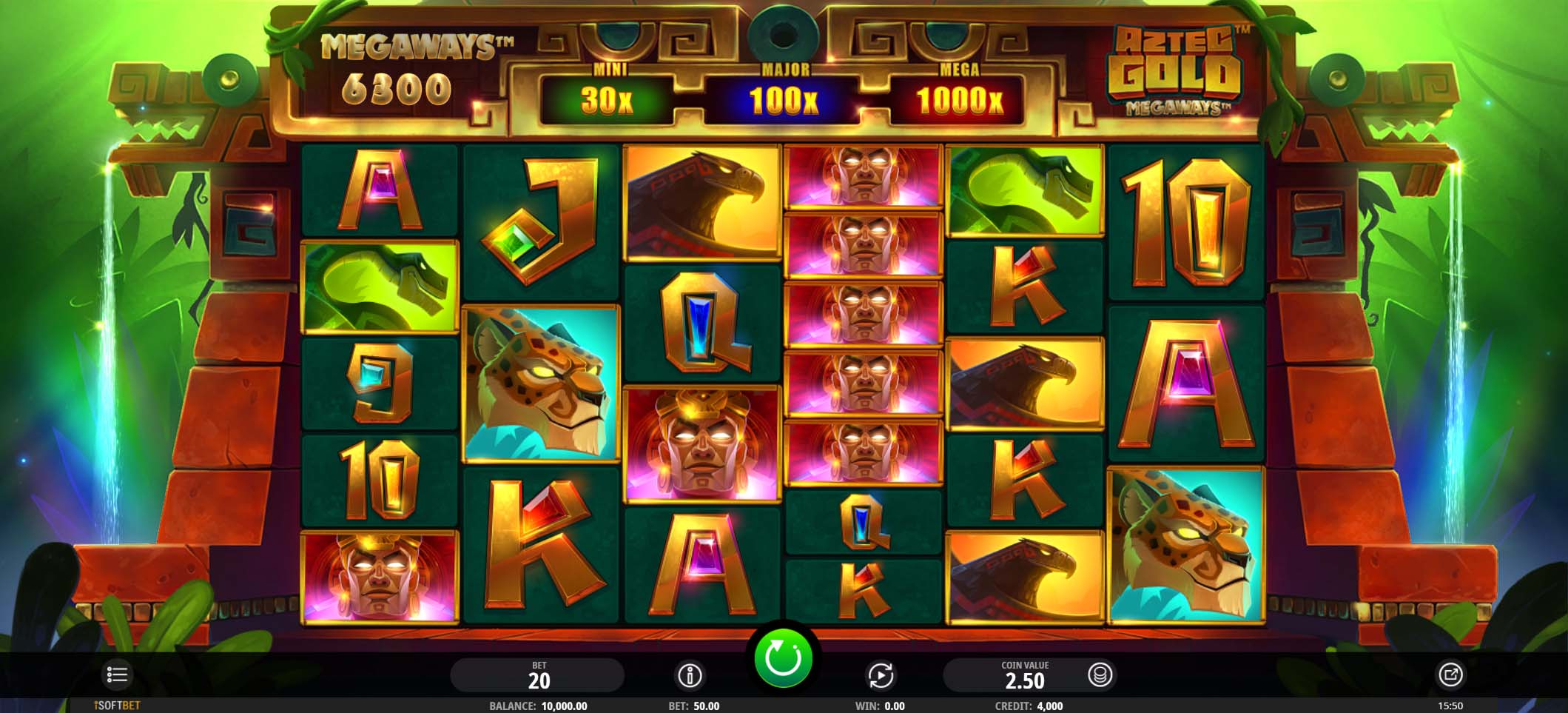The image size is (1568, 713).
Task: Start autoplay with the circular play icon
Action: coord(880,674)
